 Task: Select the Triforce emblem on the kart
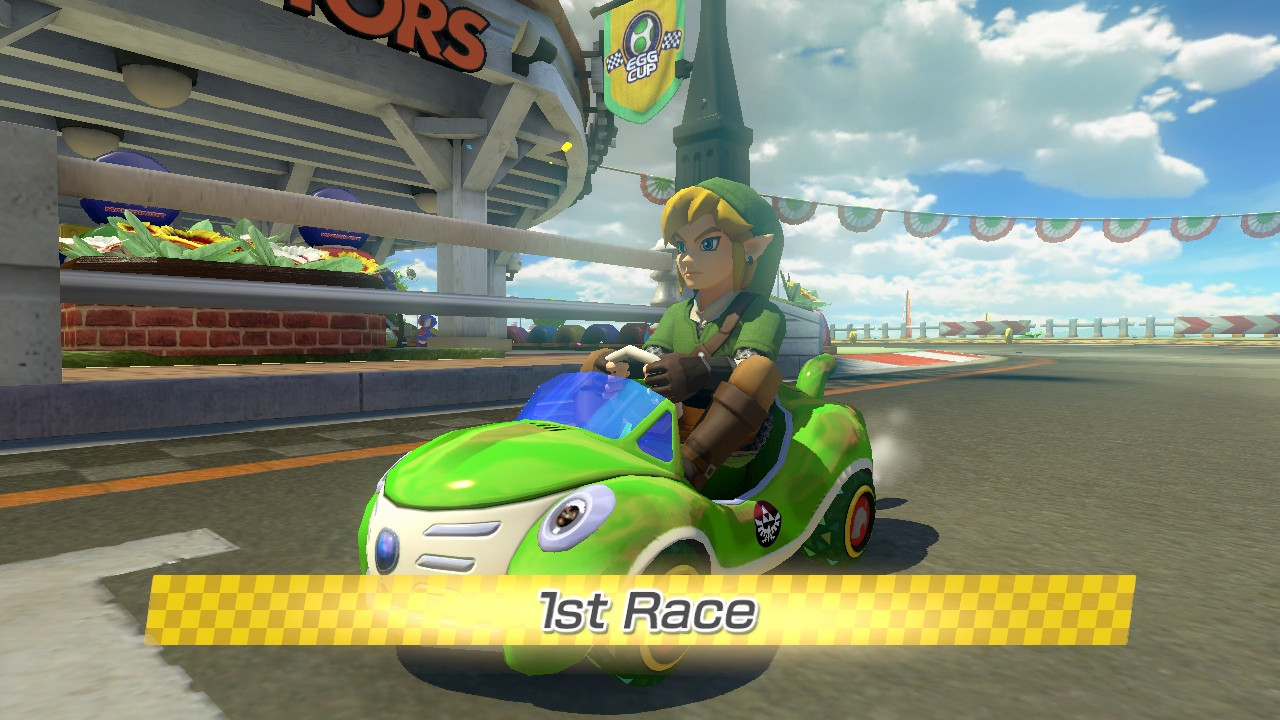766,524
